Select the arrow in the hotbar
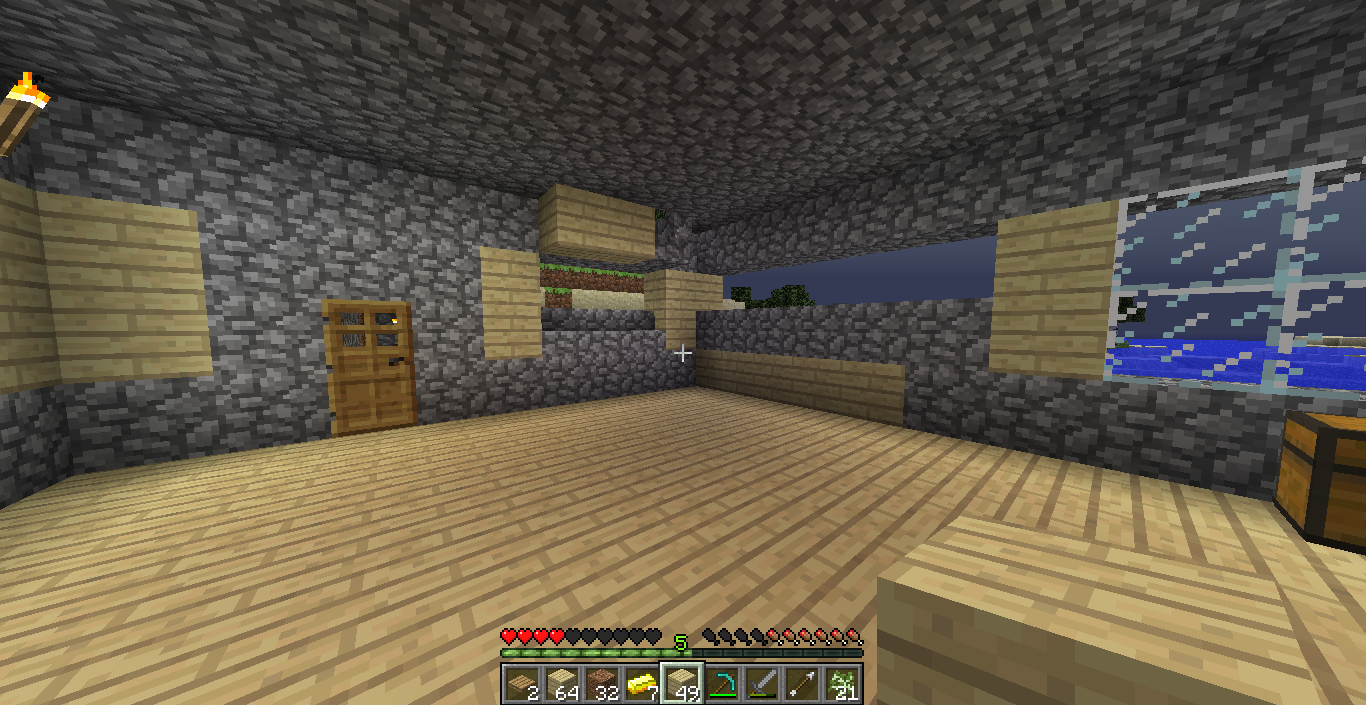 point(802,684)
